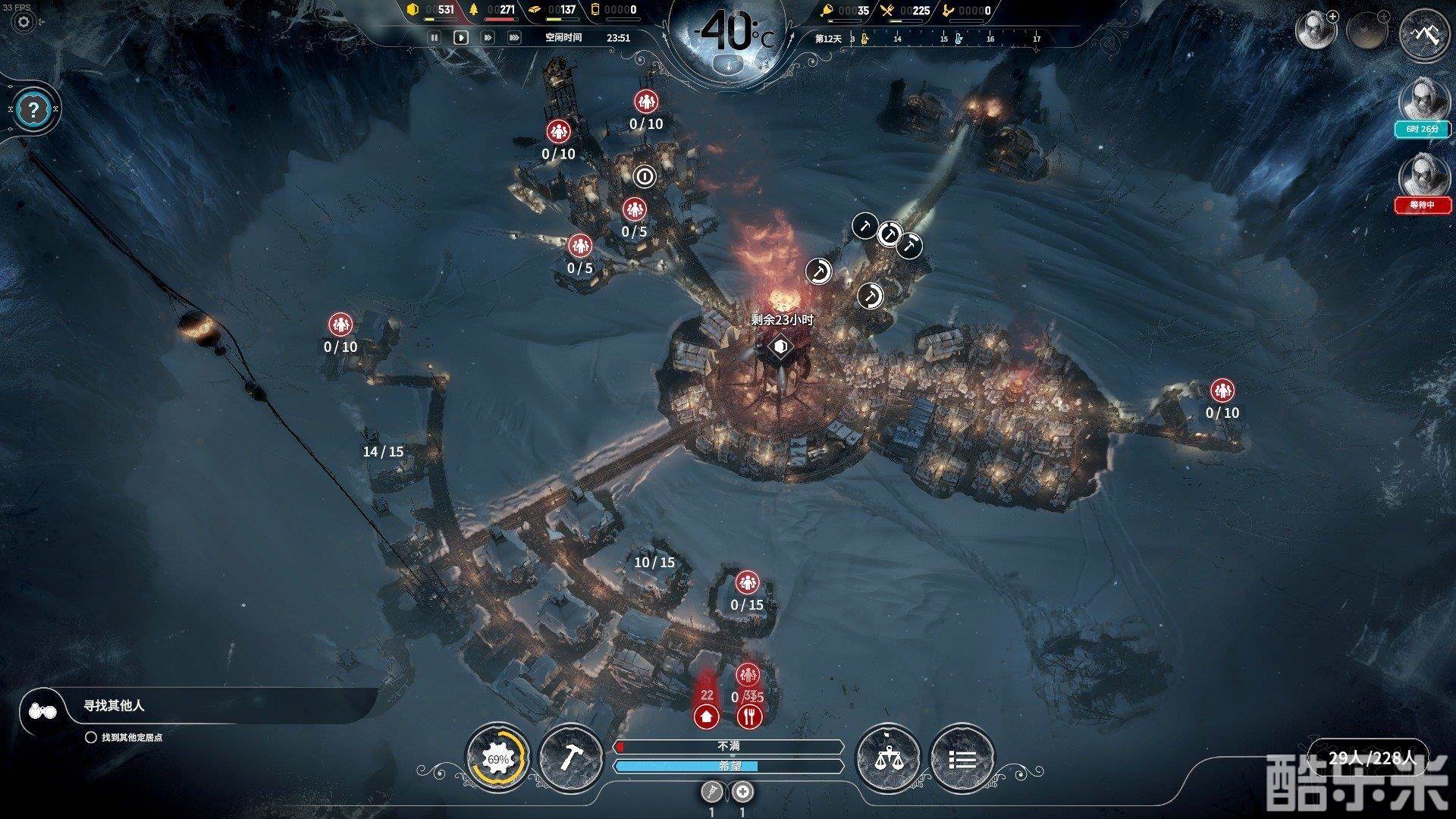
Task: Open the settings gear menu
Action: (24, 21)
